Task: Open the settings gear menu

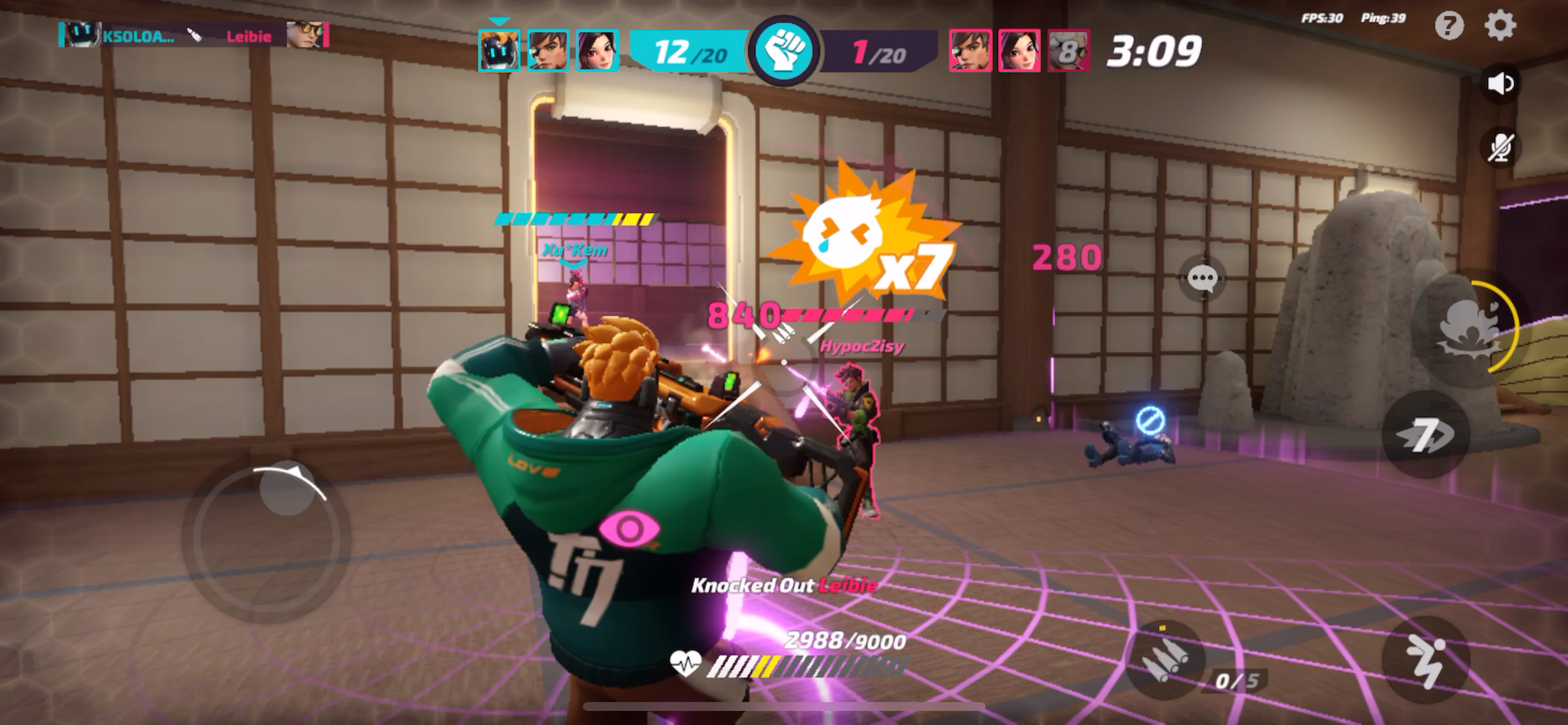Action: [1499, 26]
